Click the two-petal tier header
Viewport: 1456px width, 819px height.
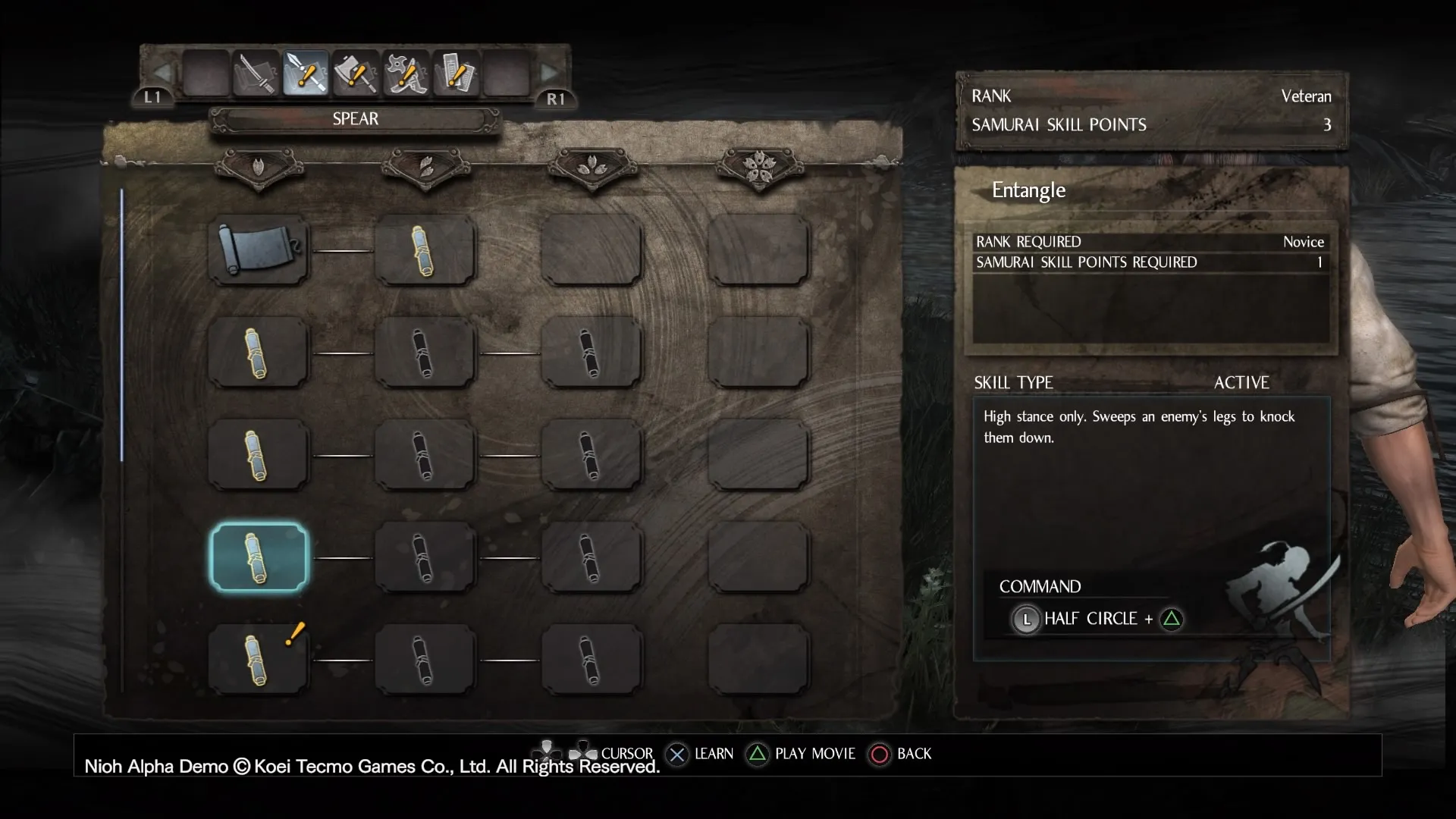coord(426,166)
